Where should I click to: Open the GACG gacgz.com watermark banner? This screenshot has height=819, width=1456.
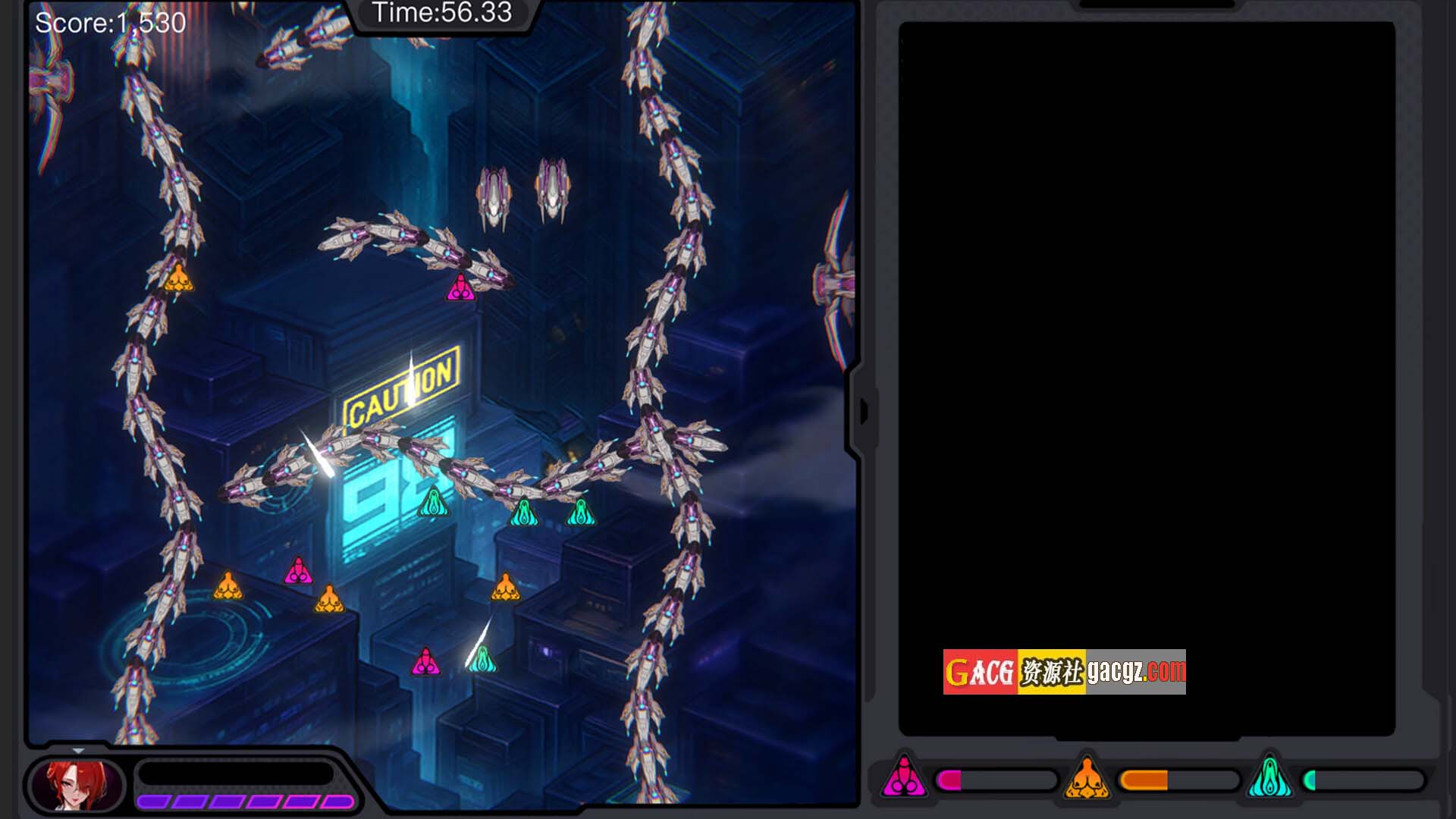[x=1064, y=672]
